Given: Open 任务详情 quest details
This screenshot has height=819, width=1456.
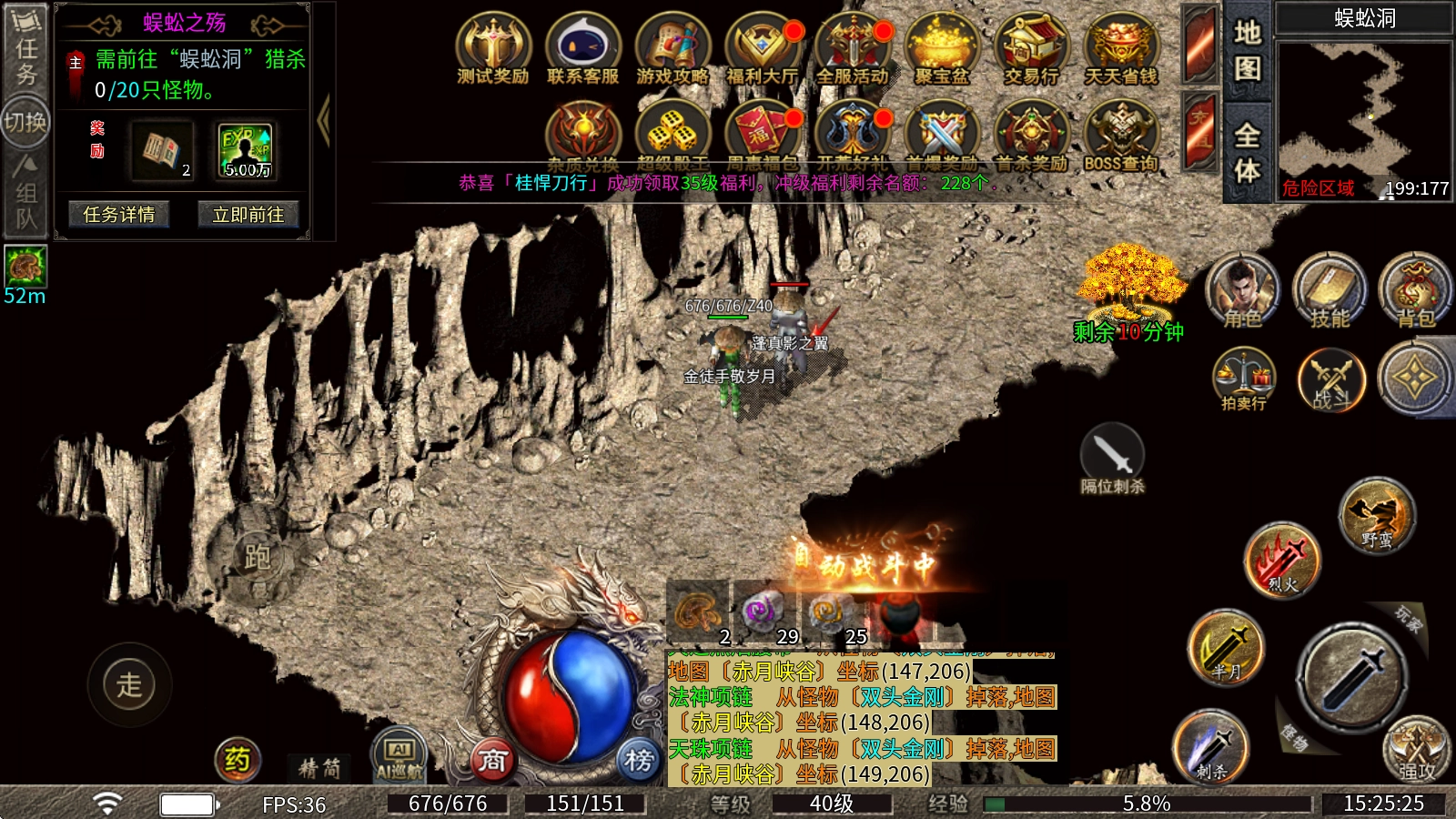Looking at the screenshot, I should [119, 215].
